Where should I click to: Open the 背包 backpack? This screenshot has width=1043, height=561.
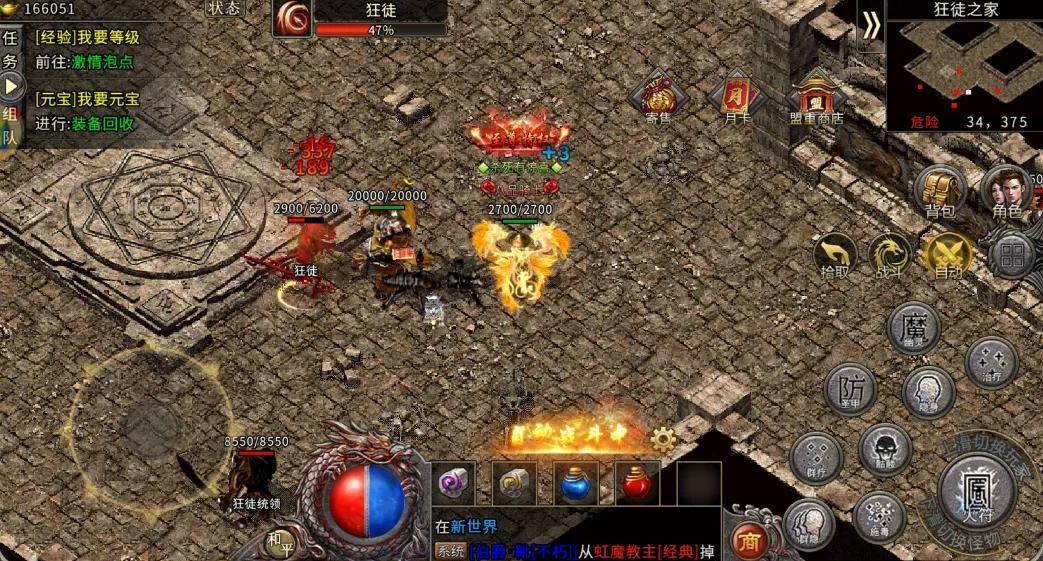pyautogui.click(x=940, y=189)
